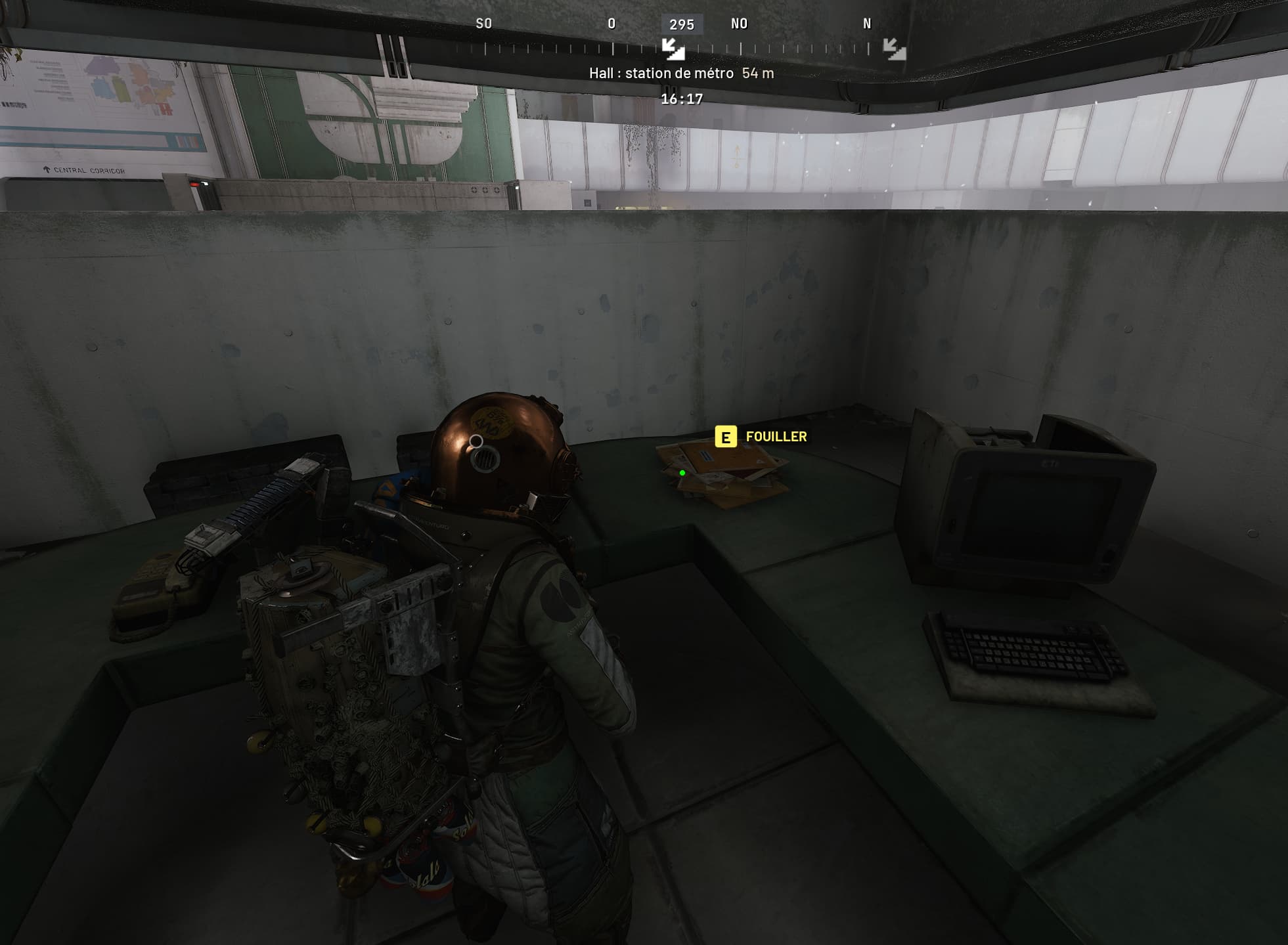This screenshot has height=945, width=1288.
Task: Select the bright staircase marker below heading 295
Action: (673, 49)
